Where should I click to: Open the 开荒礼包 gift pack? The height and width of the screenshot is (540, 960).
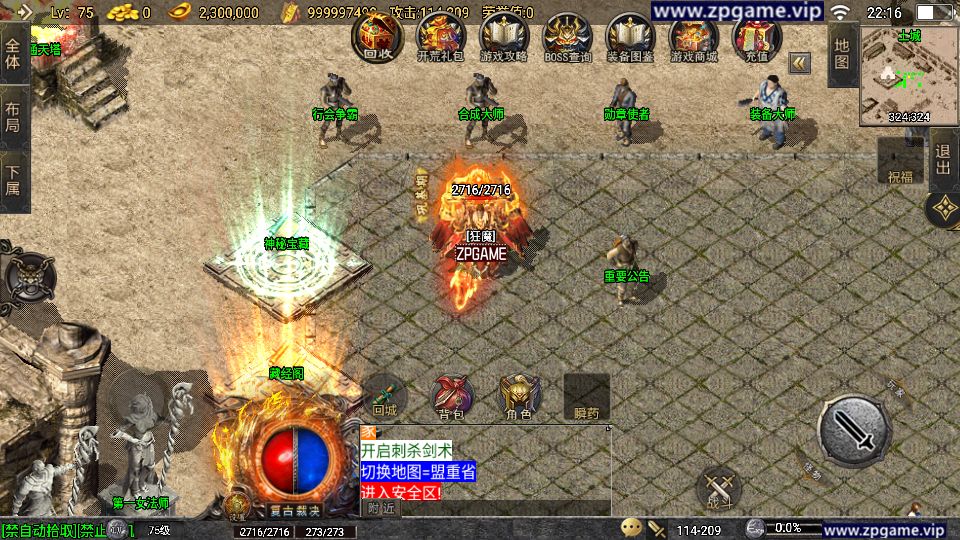pos(441,38)
